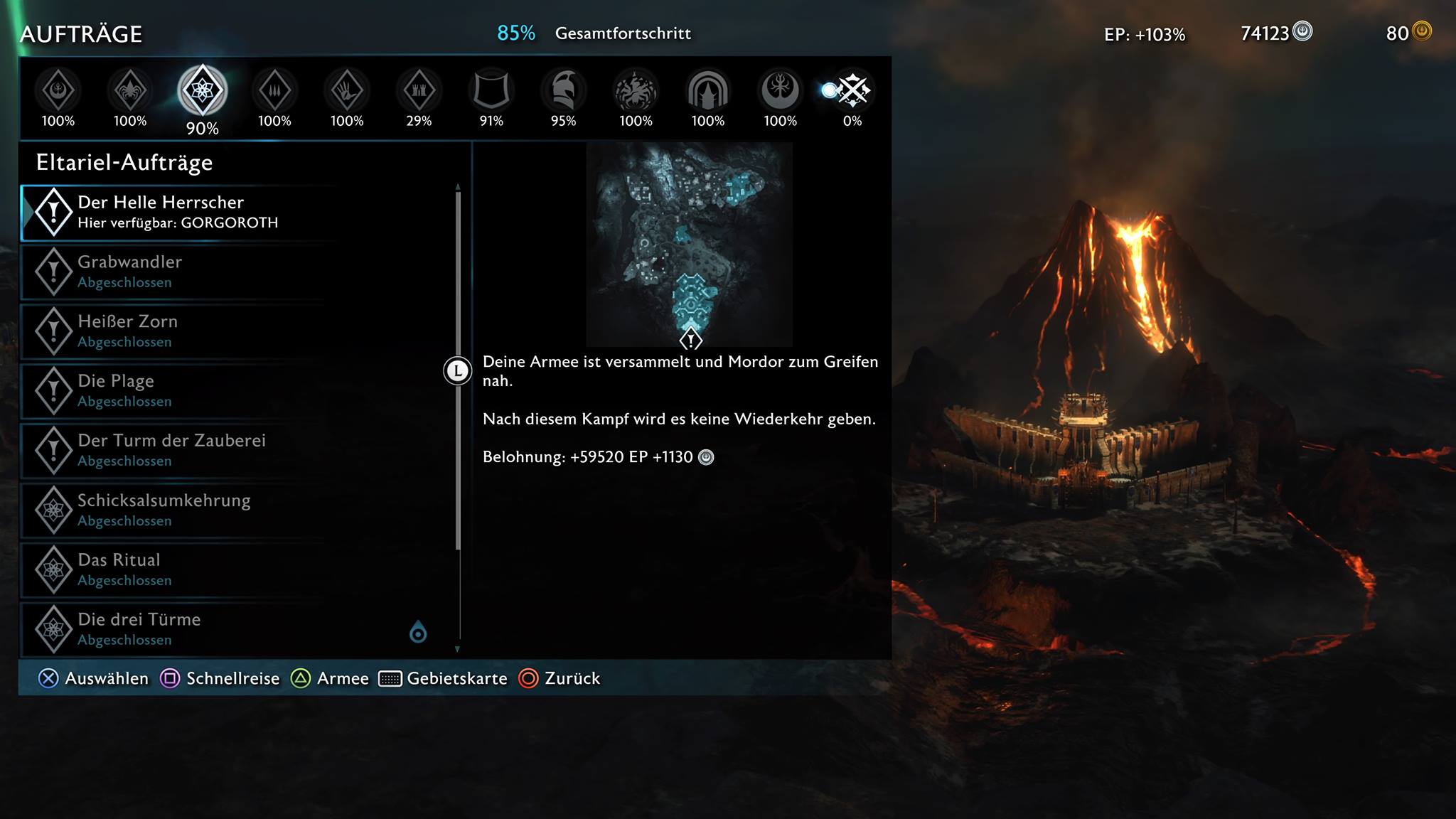Open the castle tower tab at 29%
The height and width of the screenshot is (819, 1456).
coord(419,91)
